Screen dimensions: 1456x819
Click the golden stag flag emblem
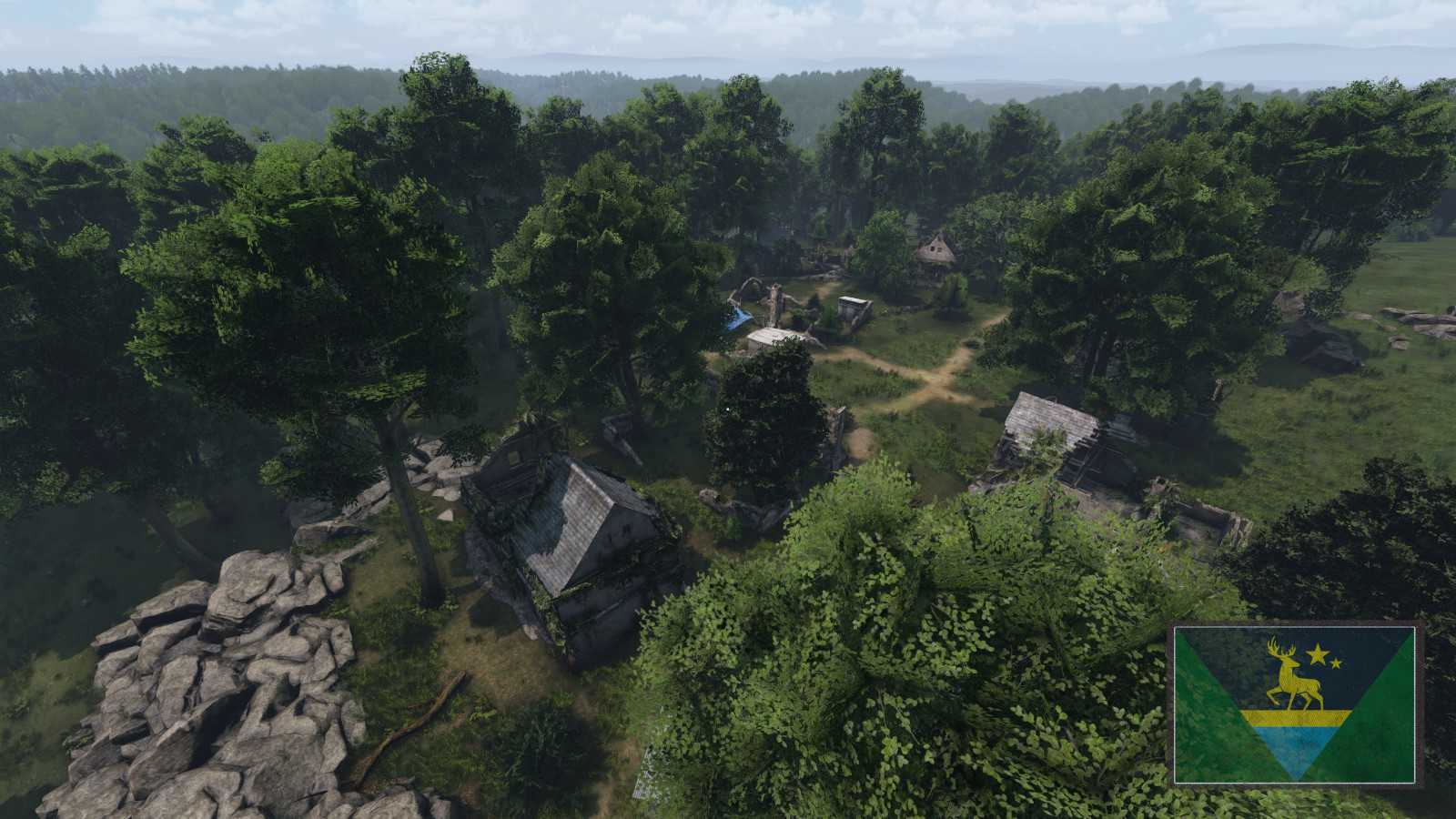(1293, 675)
